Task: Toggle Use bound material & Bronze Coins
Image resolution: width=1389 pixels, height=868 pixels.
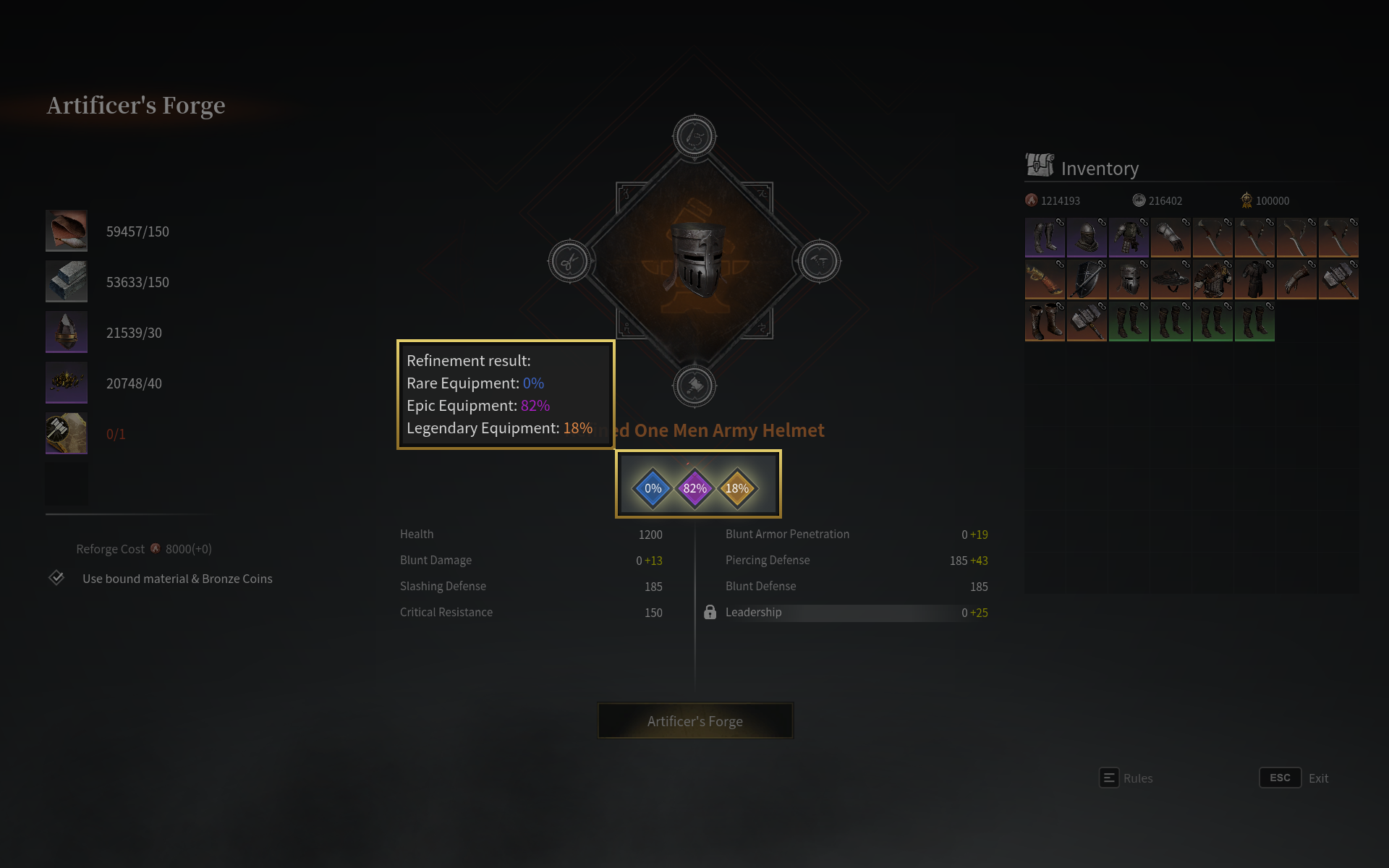Action: [57, 578]
